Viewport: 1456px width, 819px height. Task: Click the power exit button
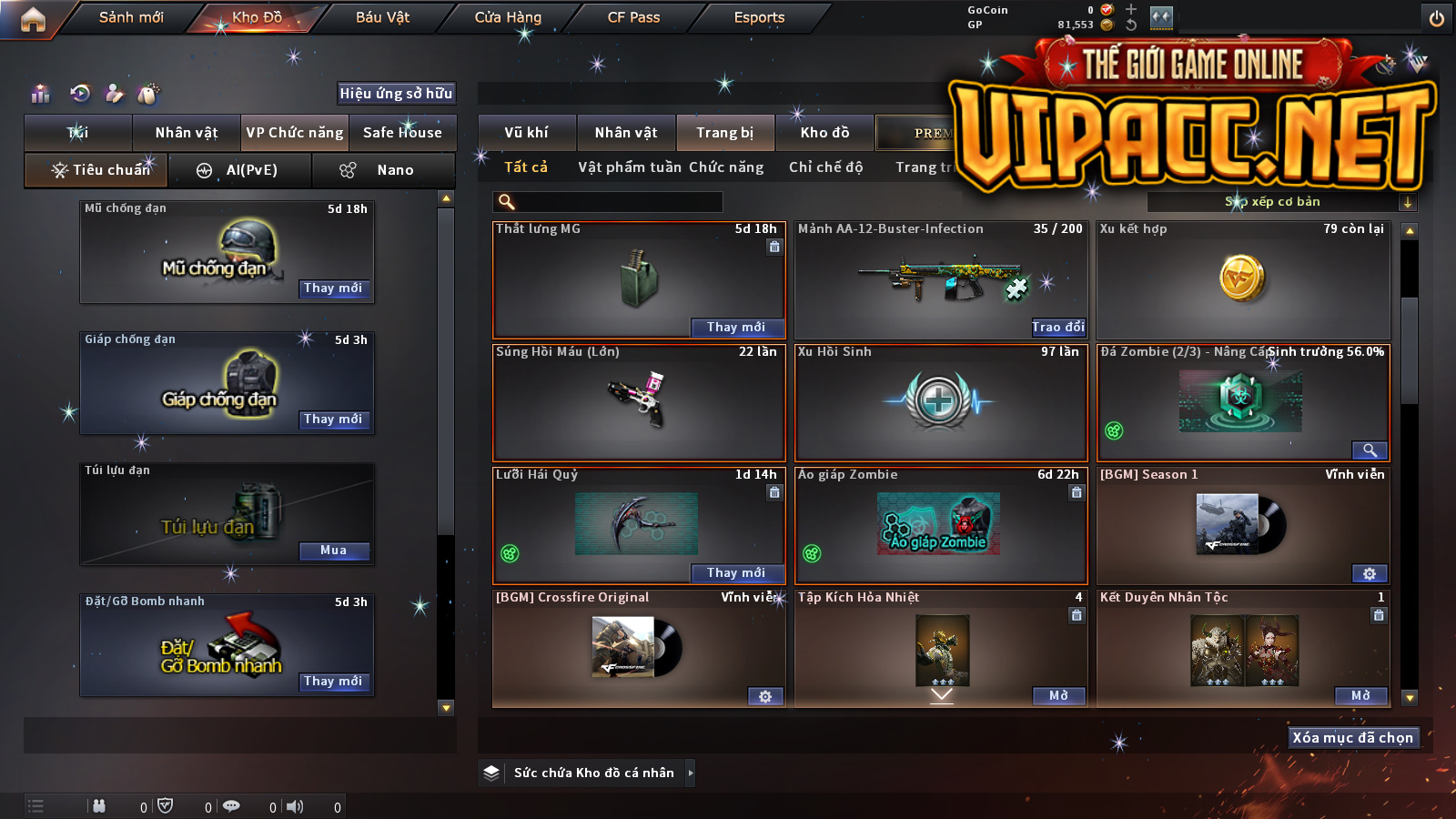(x=1437, y=18)
